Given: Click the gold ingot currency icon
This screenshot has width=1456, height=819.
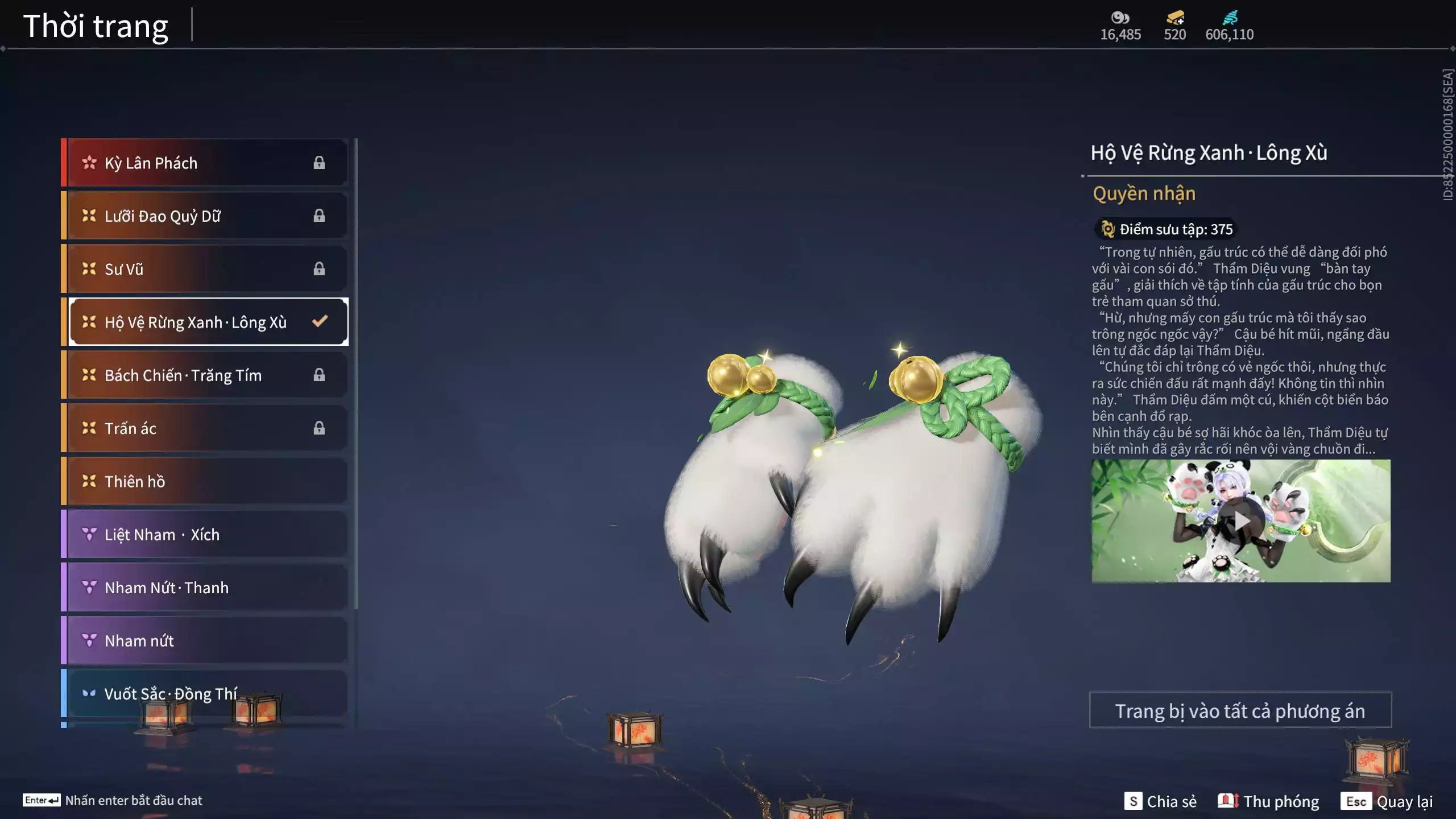Looking at the screenshot, I should [x=1175, y=18].
